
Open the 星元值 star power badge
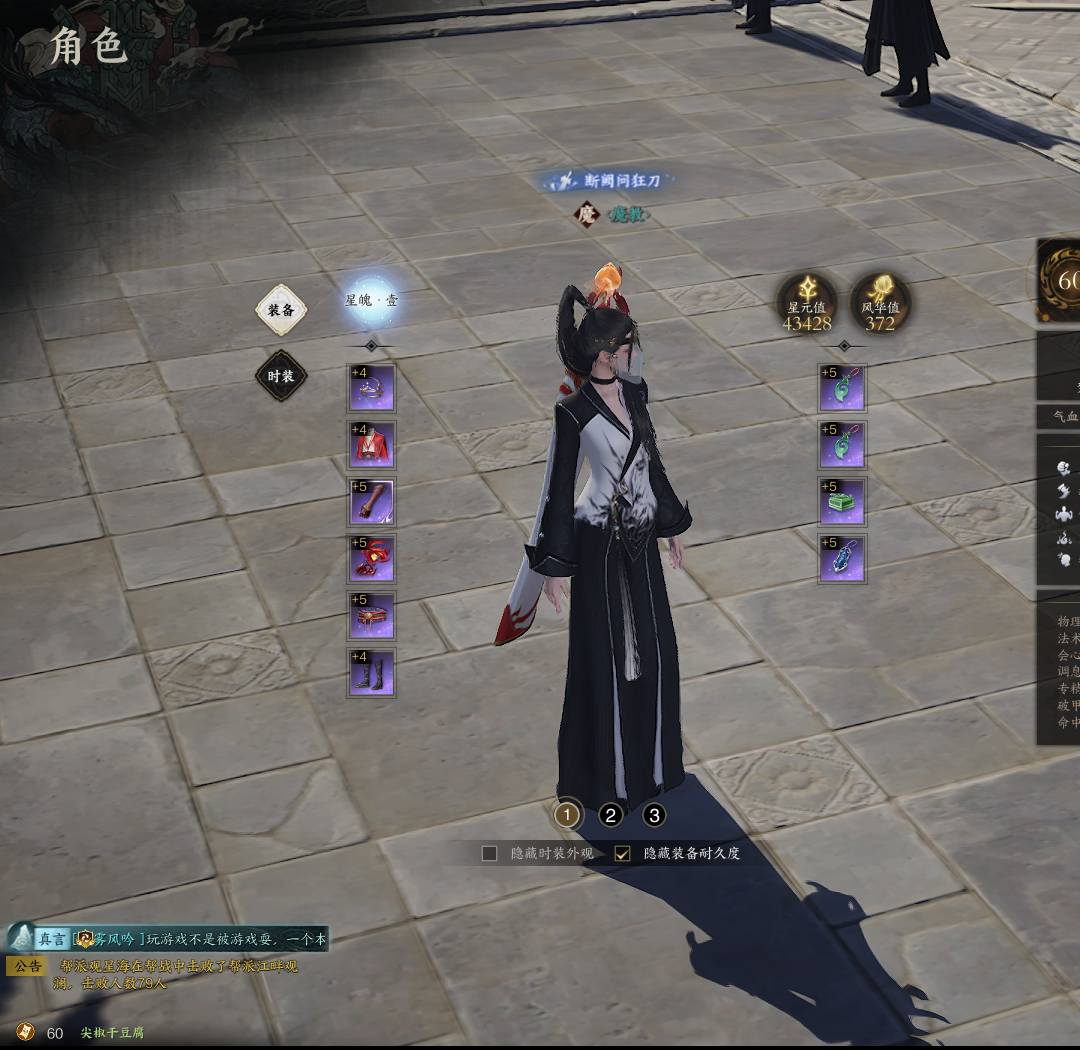click(807, 303)
